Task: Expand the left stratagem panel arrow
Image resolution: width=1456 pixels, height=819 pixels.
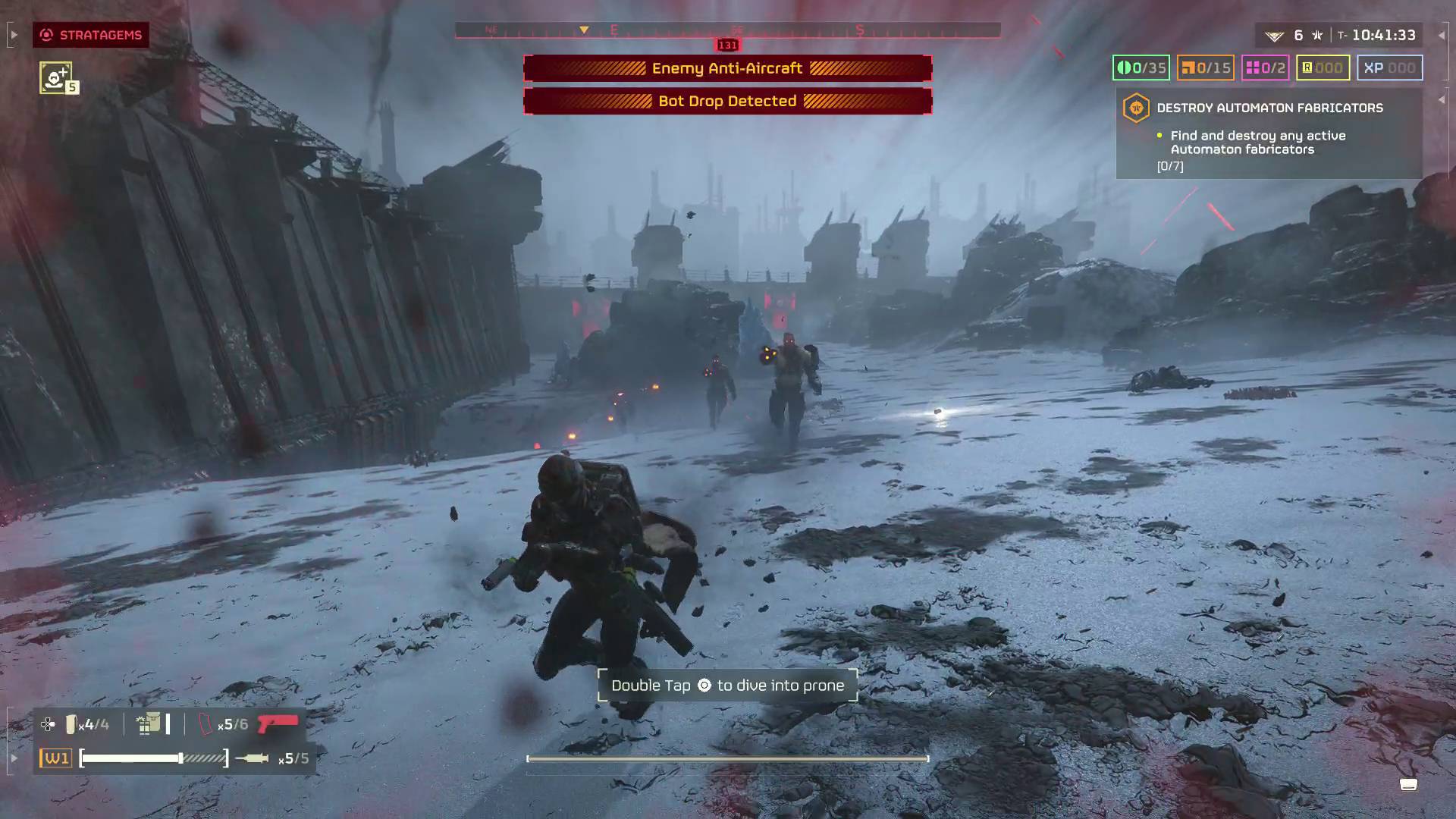Action: 12,34
